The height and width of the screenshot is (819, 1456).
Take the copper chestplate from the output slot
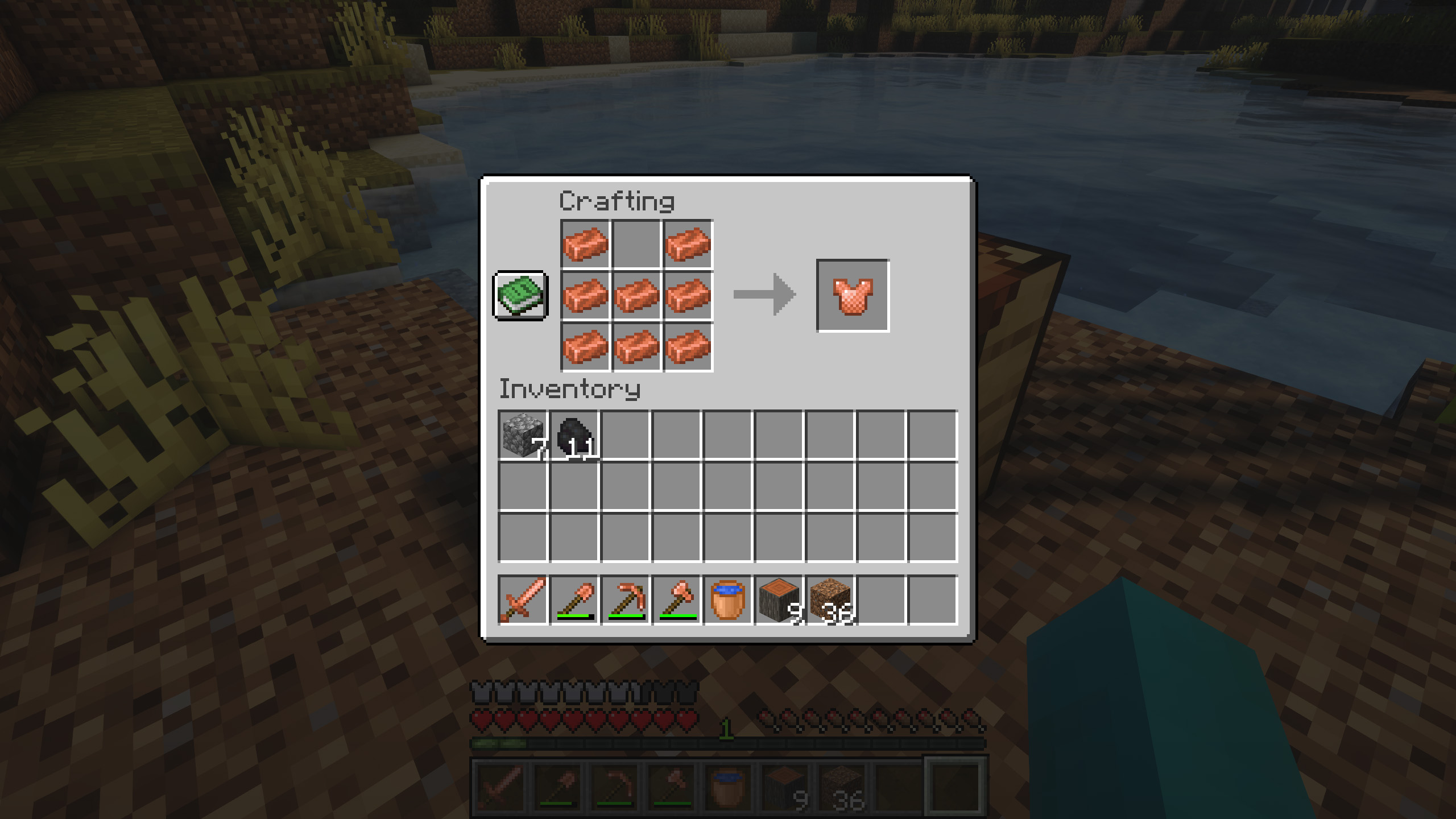(853, 295)
